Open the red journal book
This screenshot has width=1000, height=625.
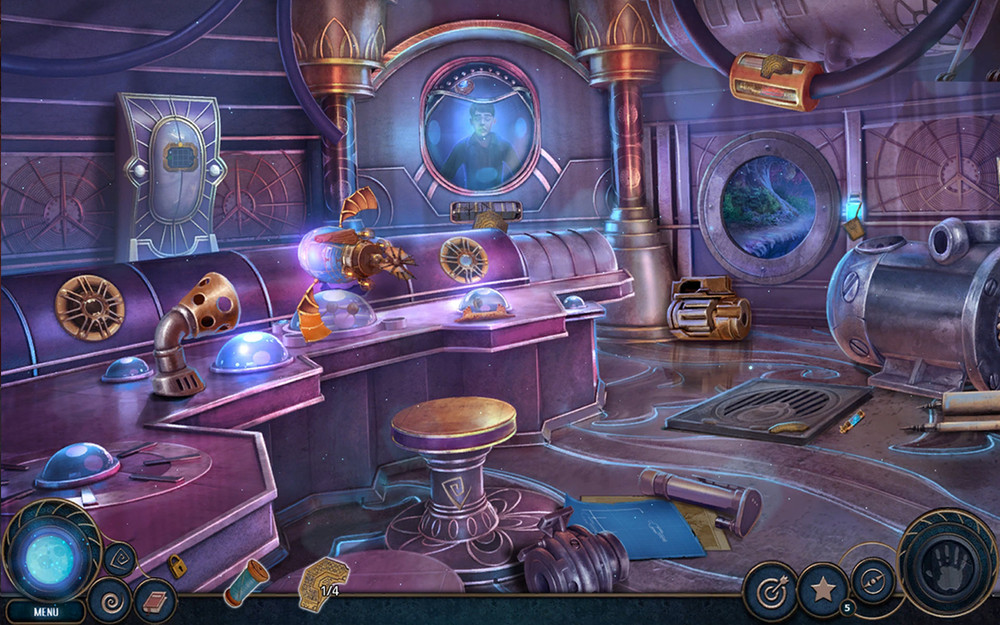[155, 600]
